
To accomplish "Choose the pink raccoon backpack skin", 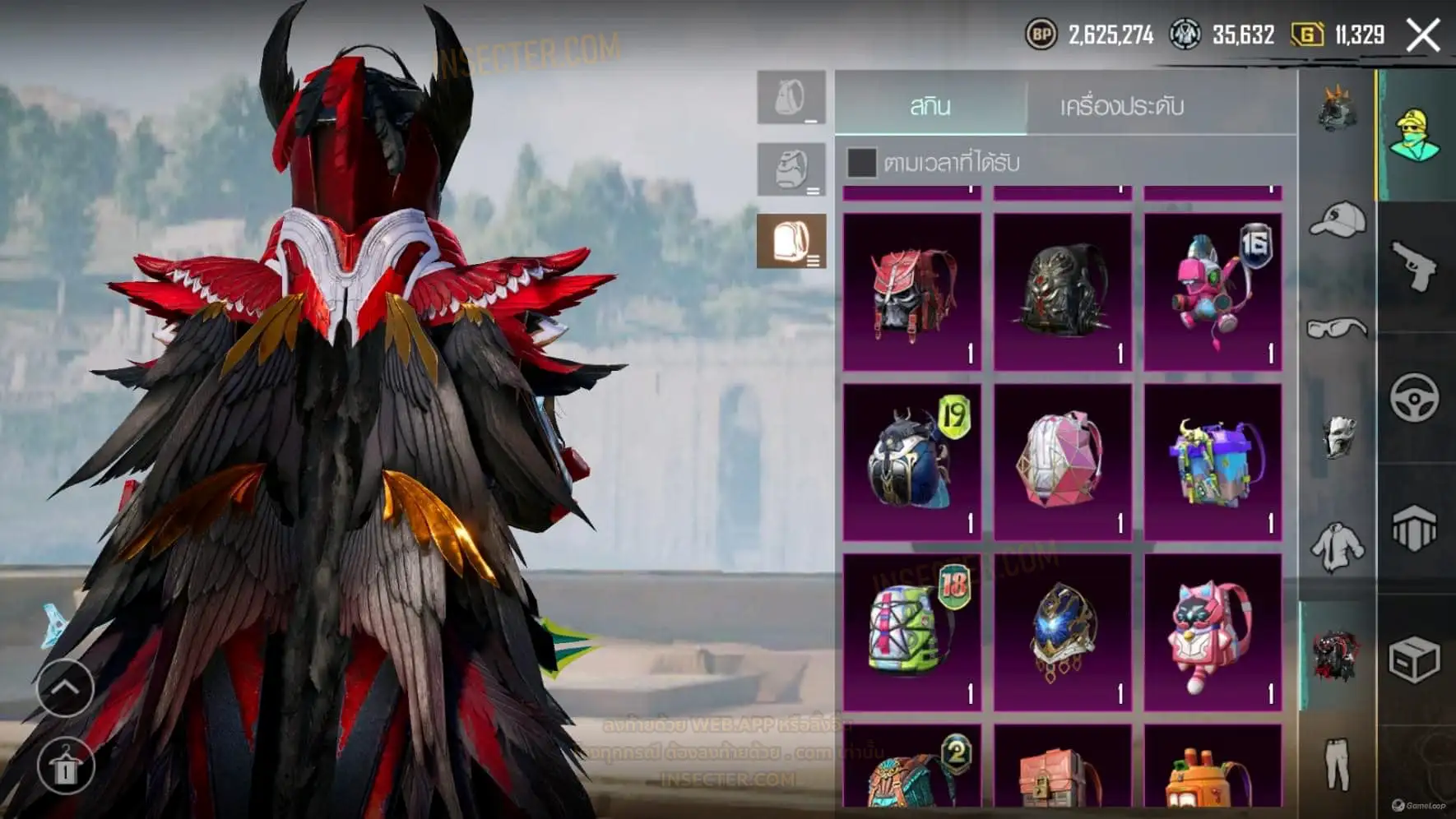I will click(x=1213, y=632).
